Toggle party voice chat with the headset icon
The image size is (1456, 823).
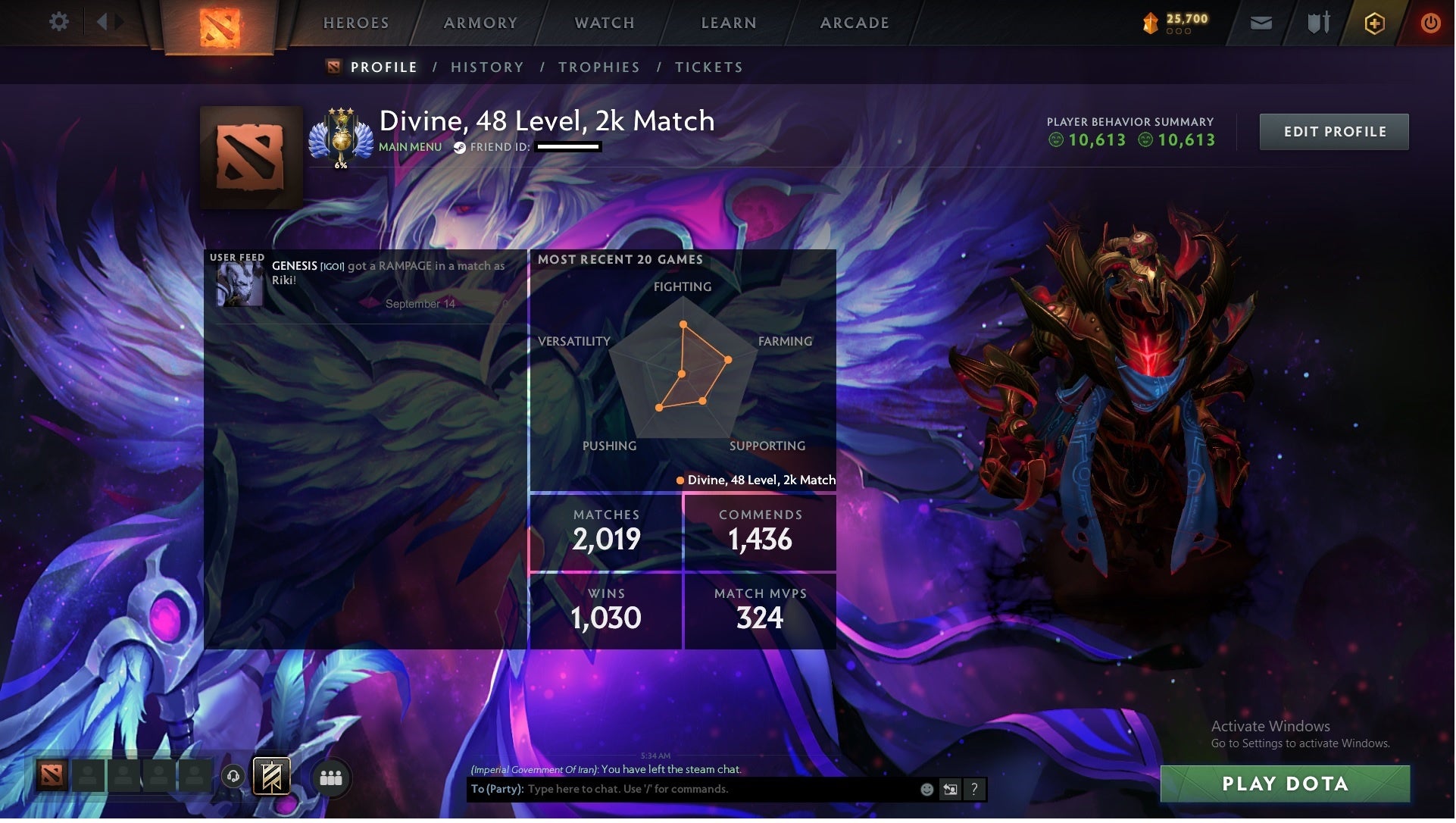(233, 777)
